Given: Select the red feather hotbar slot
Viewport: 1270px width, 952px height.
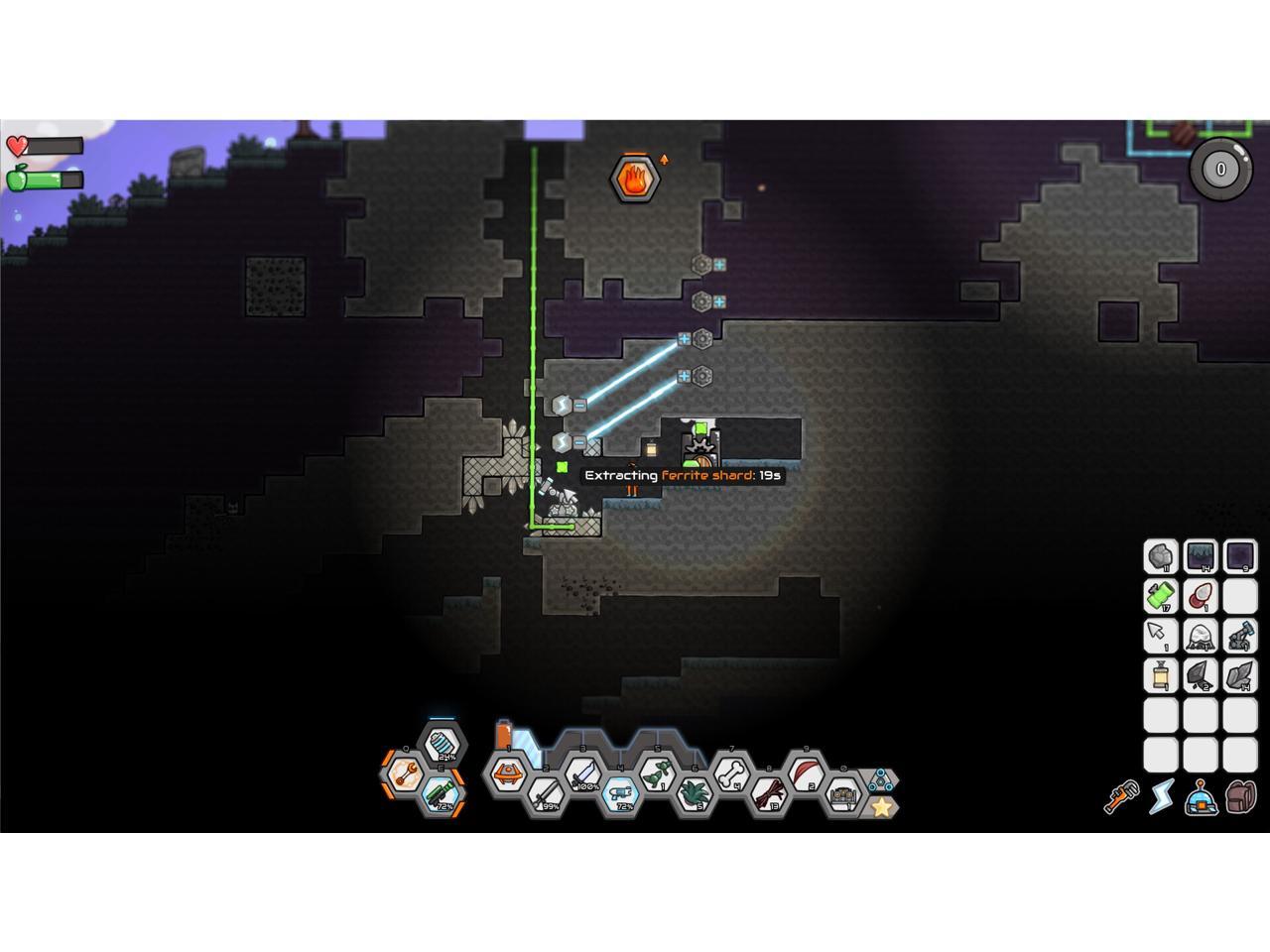Looking at the screenshot, I should 807,772.
